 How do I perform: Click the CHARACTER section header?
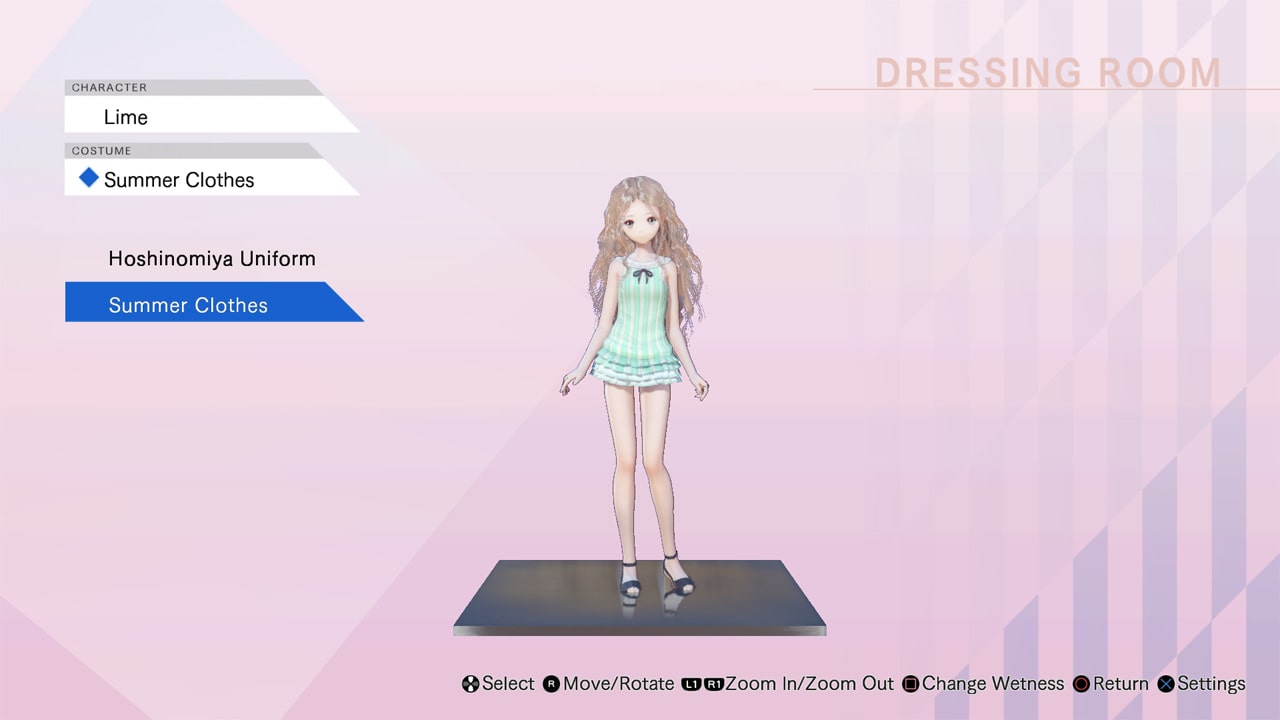[105, 87]
